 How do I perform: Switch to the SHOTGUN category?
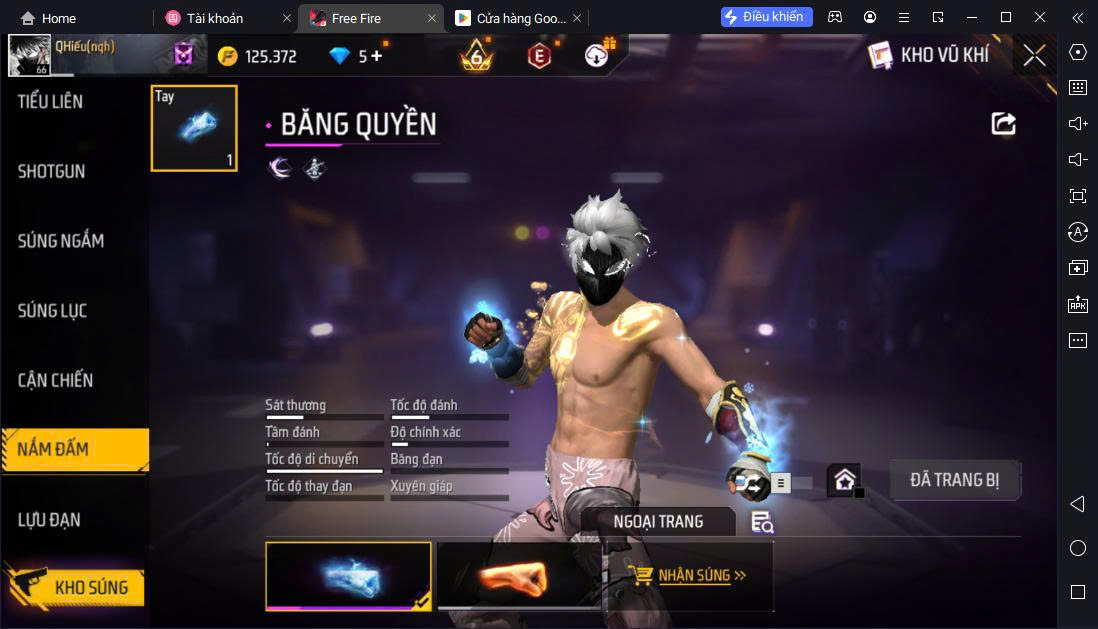coord(52,172)
